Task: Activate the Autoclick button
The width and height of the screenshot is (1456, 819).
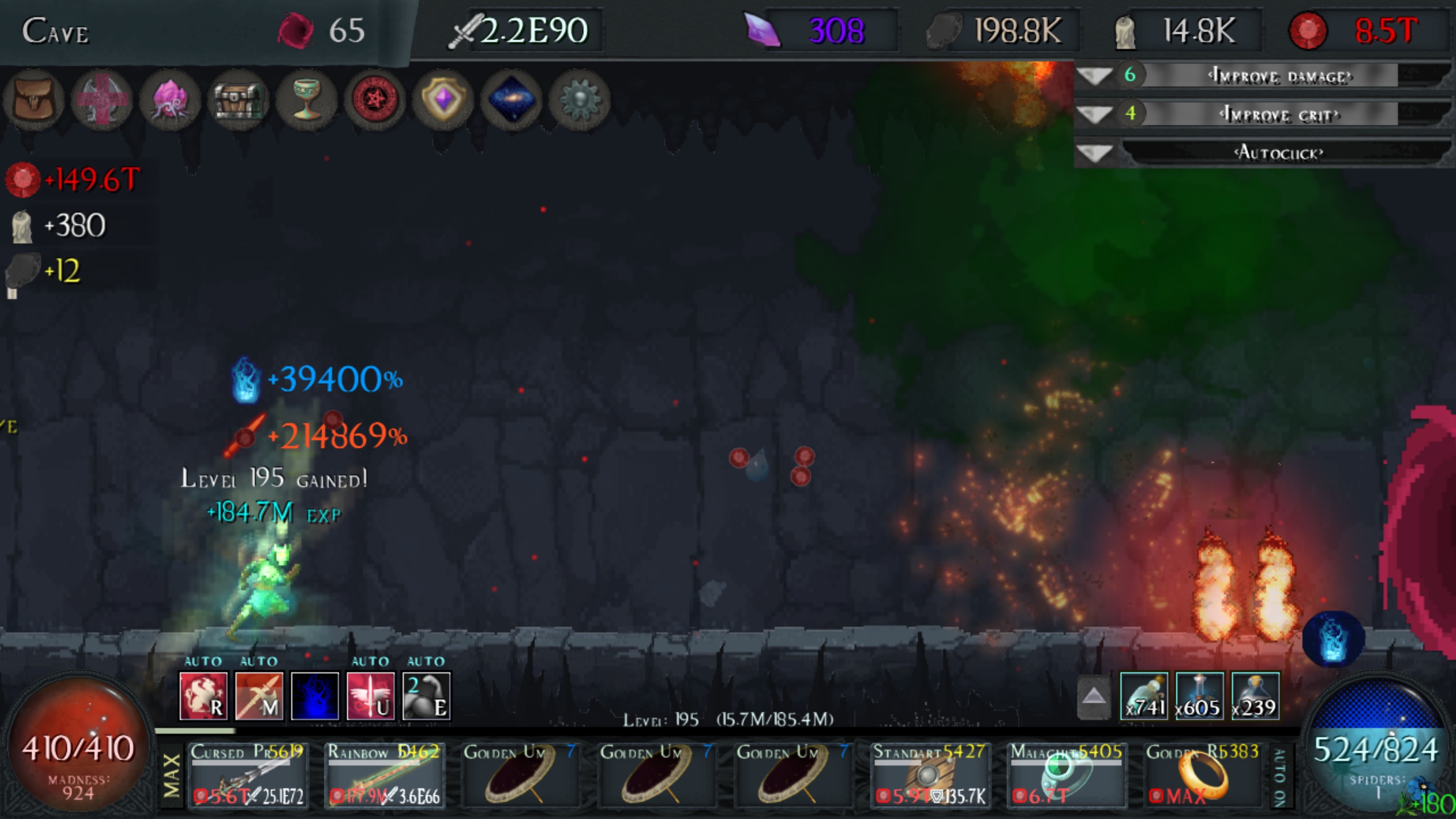Action: pyautogui.click(x=1279, y=153)
